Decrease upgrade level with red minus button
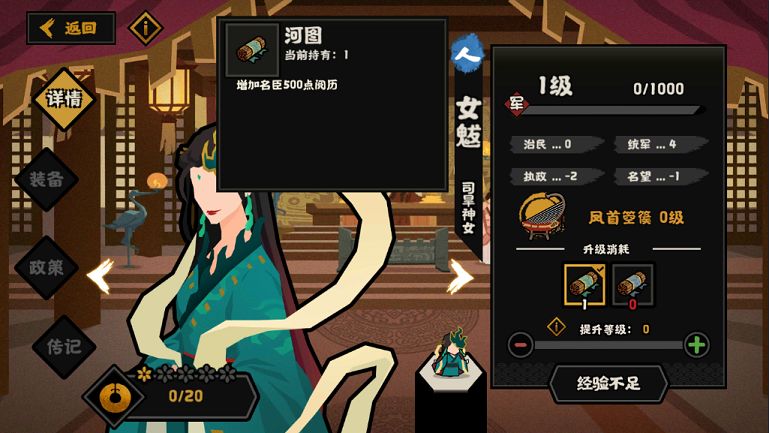Image resolution: width=769 pixels, height=433 pixels. point(520,345)
